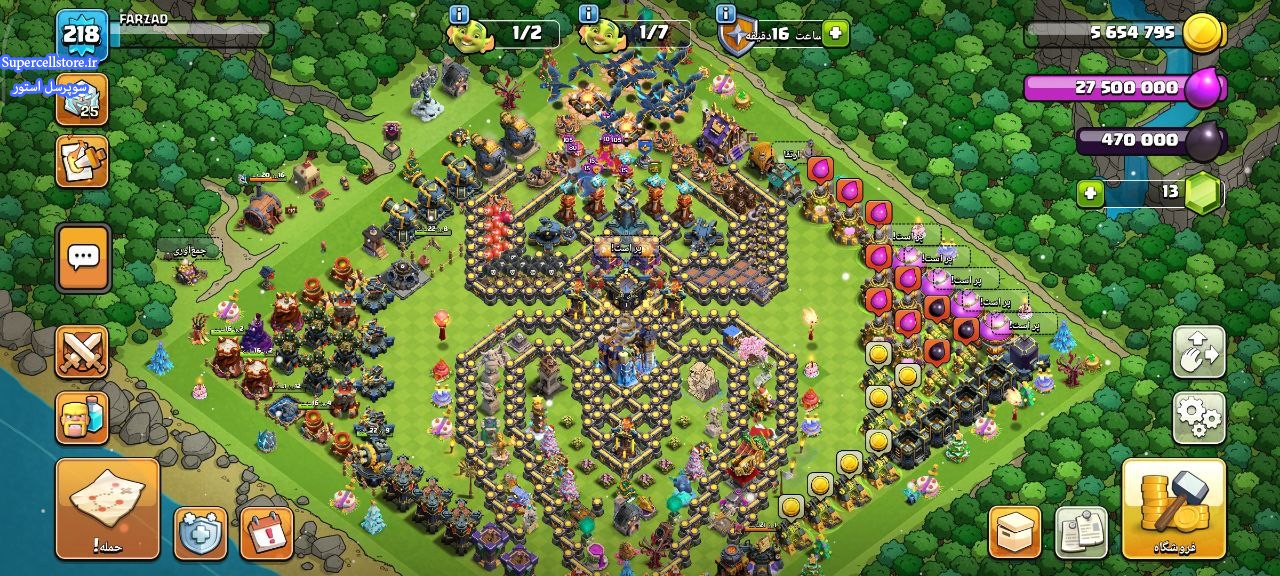Open the clipboard with pencil button

tap(82, 161)
